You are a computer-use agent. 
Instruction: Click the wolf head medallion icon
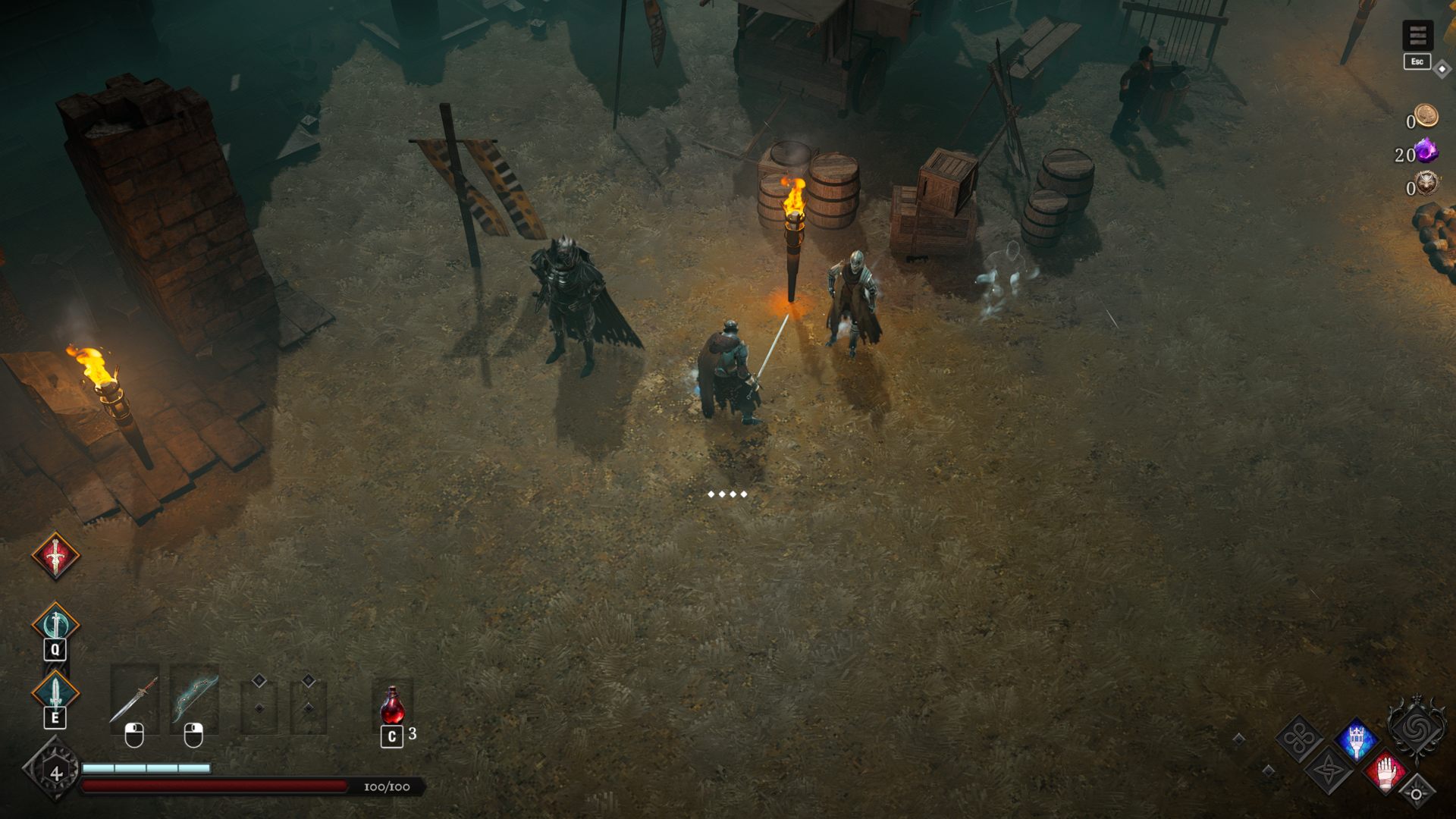tap(1426, 184)
